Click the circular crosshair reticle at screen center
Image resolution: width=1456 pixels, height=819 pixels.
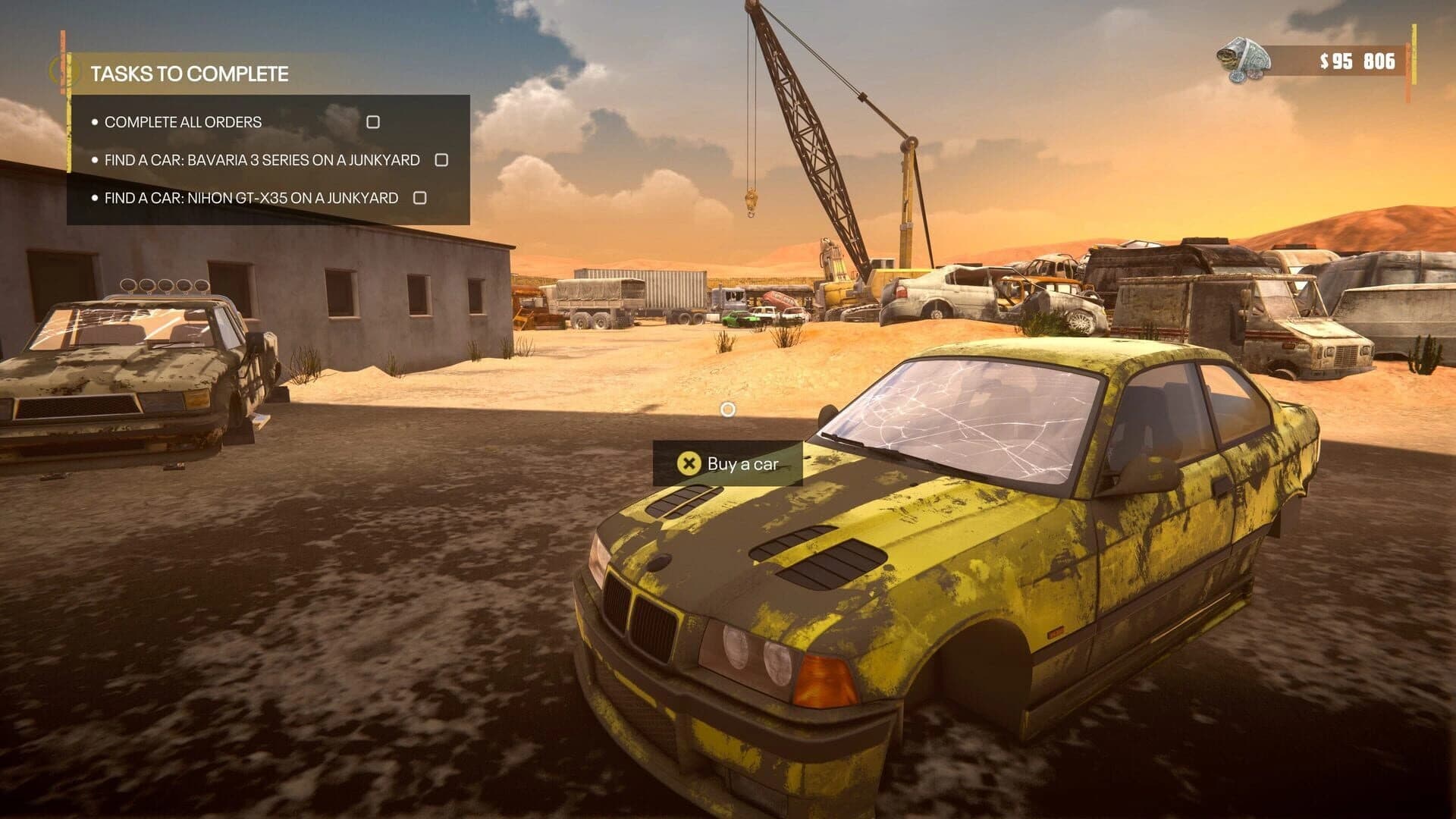728,410
